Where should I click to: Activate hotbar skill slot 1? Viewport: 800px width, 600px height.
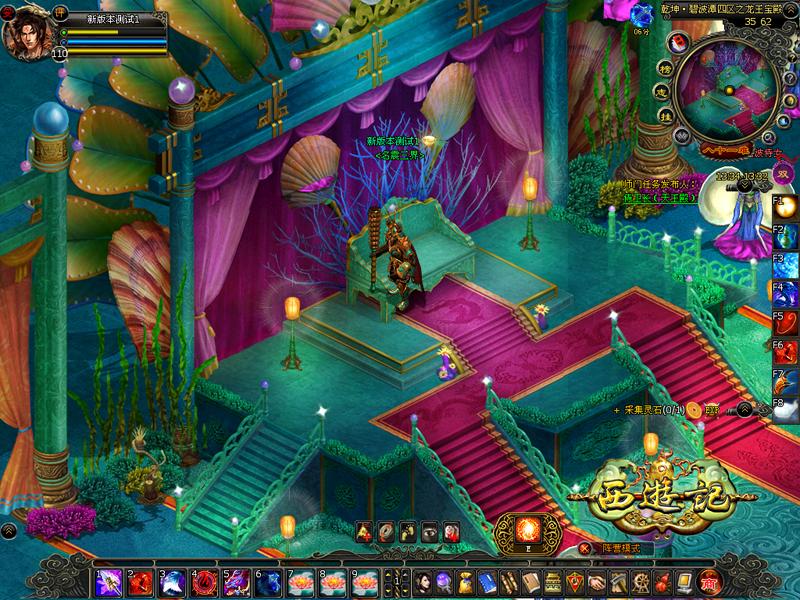pyautogui.click(x=108, y=582)
